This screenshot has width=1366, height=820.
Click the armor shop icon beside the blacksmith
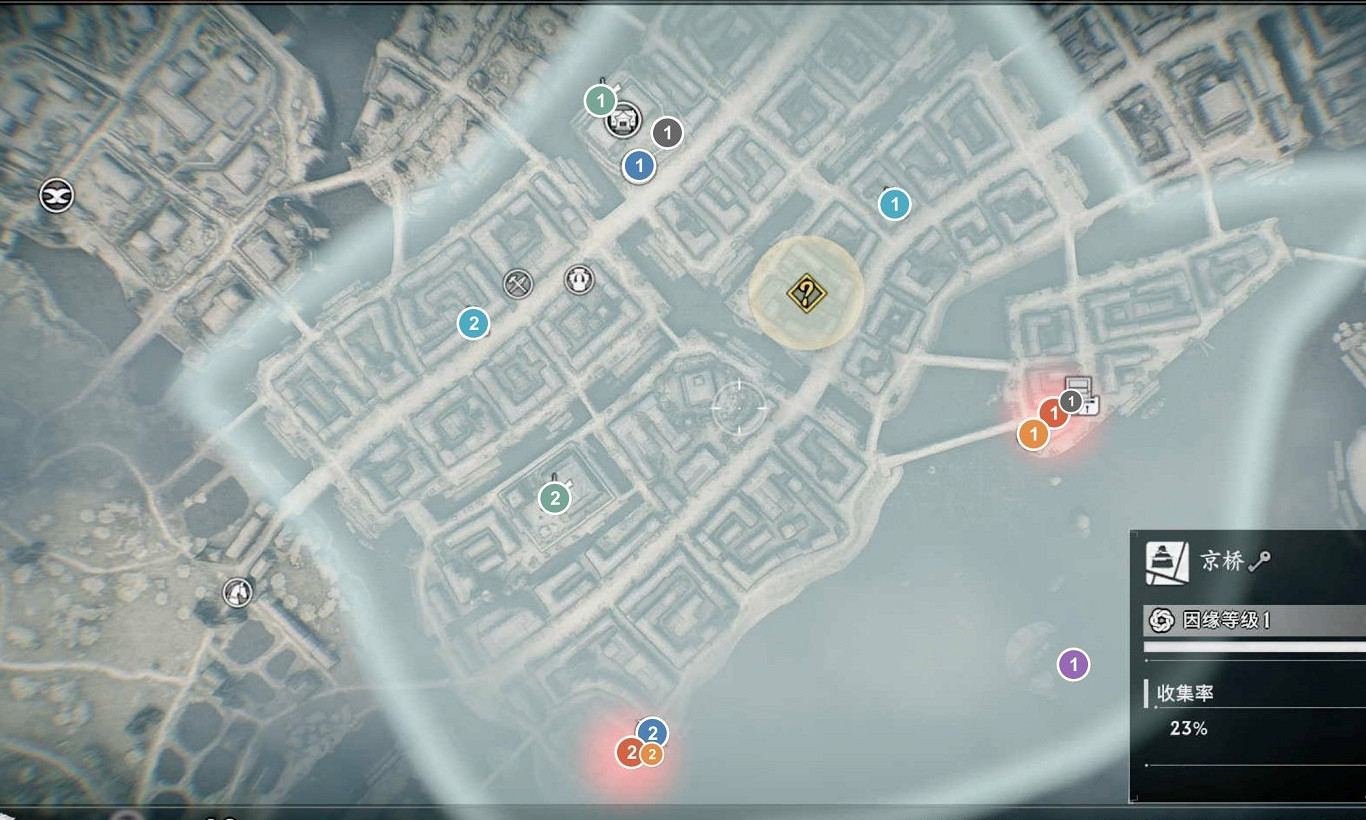pos(577,281)
